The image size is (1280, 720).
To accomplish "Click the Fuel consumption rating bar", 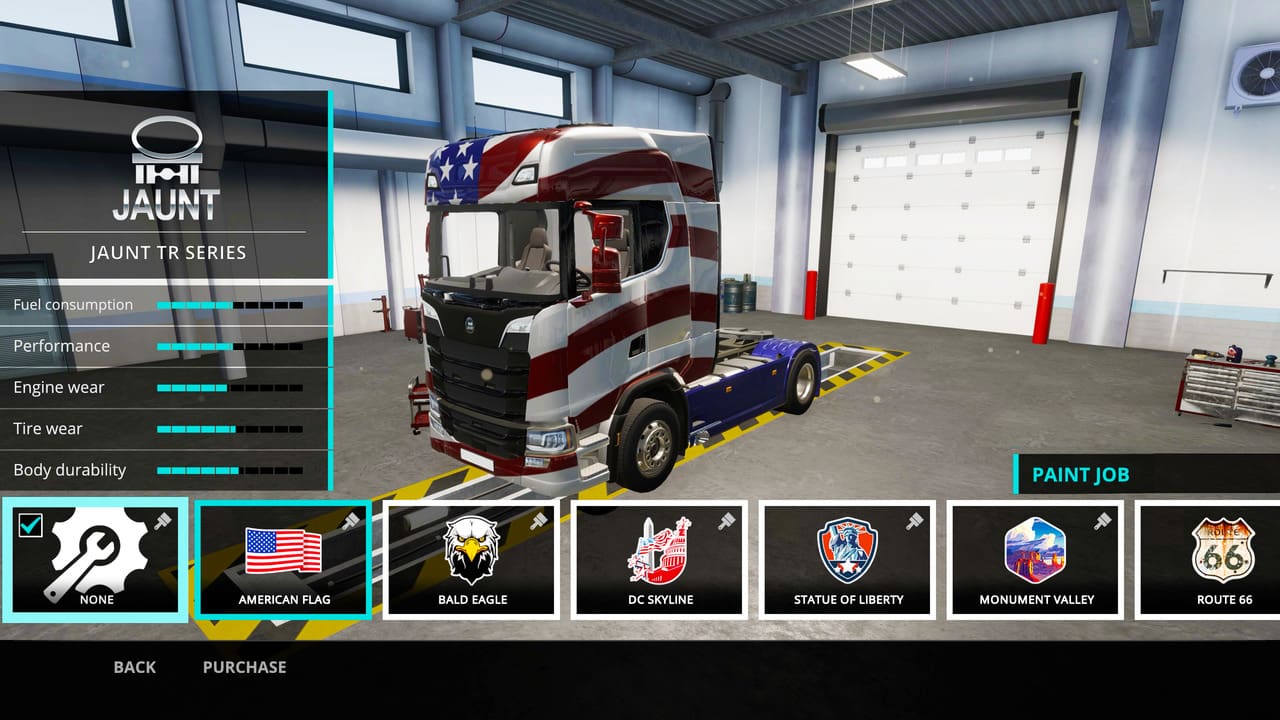I will 230,304.
